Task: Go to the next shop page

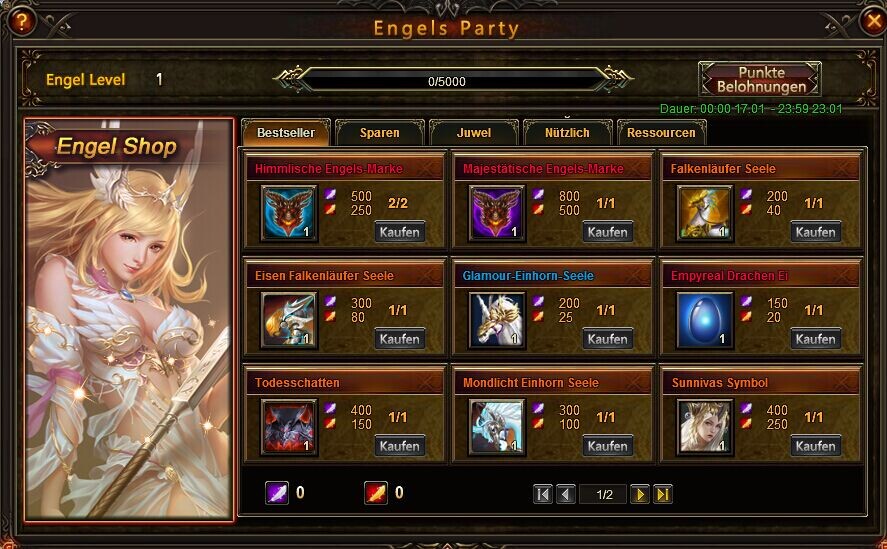Action: pos(640,494)
